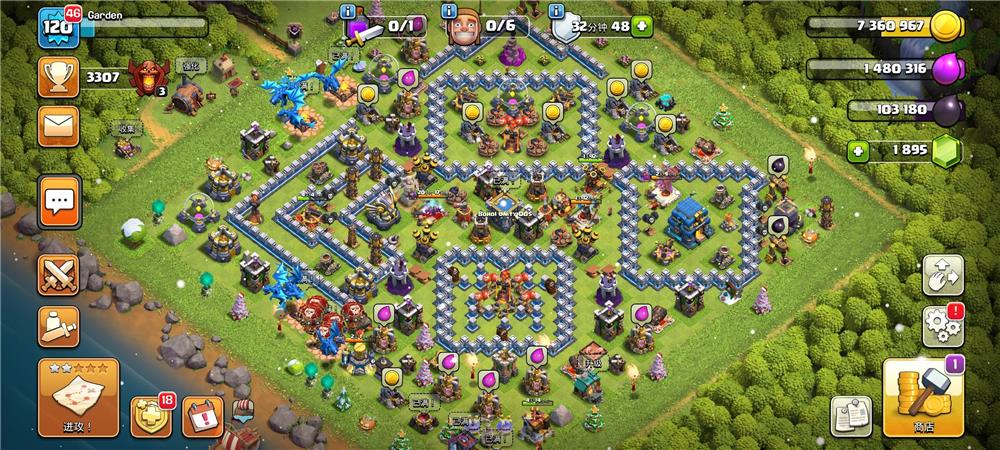View the trophy league rankings
Screen dimensions: 1000x450
59,77
